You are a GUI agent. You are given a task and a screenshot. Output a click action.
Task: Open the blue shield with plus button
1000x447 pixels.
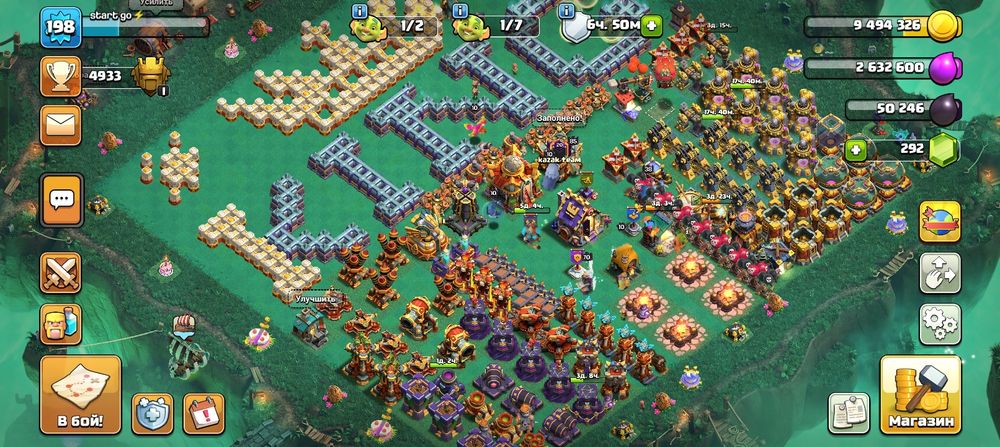coord(152,413)
